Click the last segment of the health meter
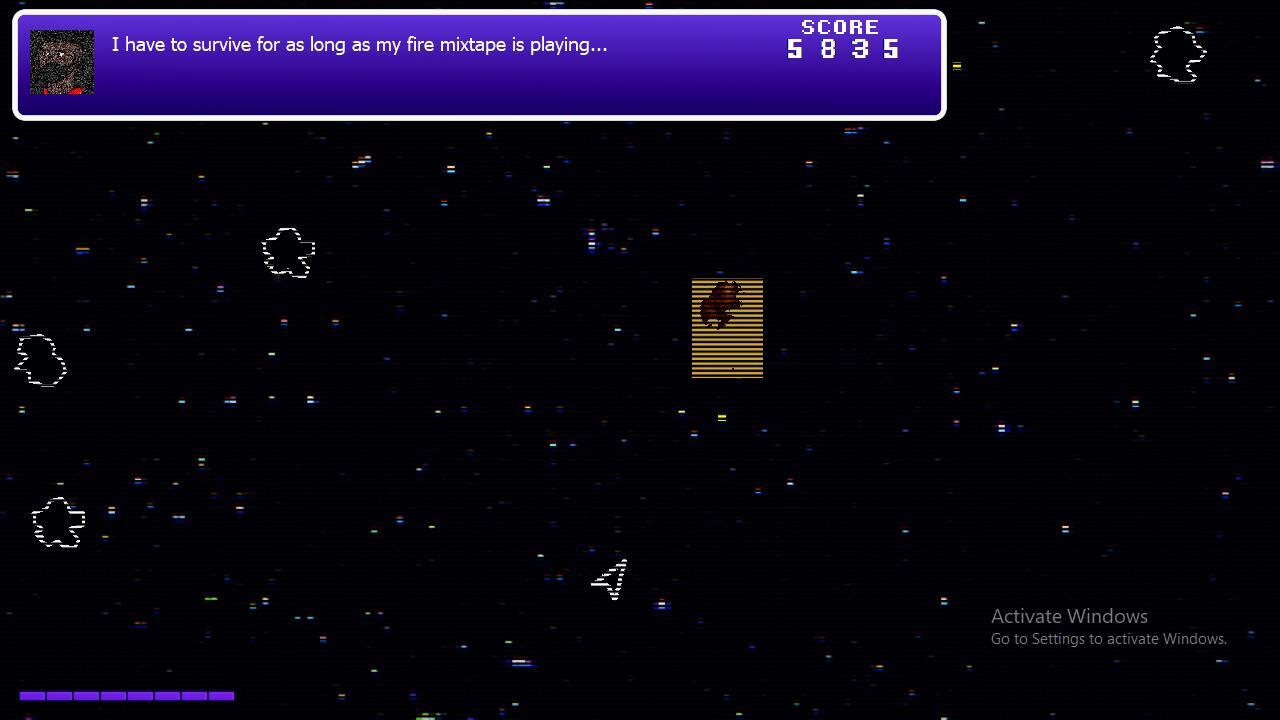This screenshot has width=1280, height=720. tap(223, 696)
